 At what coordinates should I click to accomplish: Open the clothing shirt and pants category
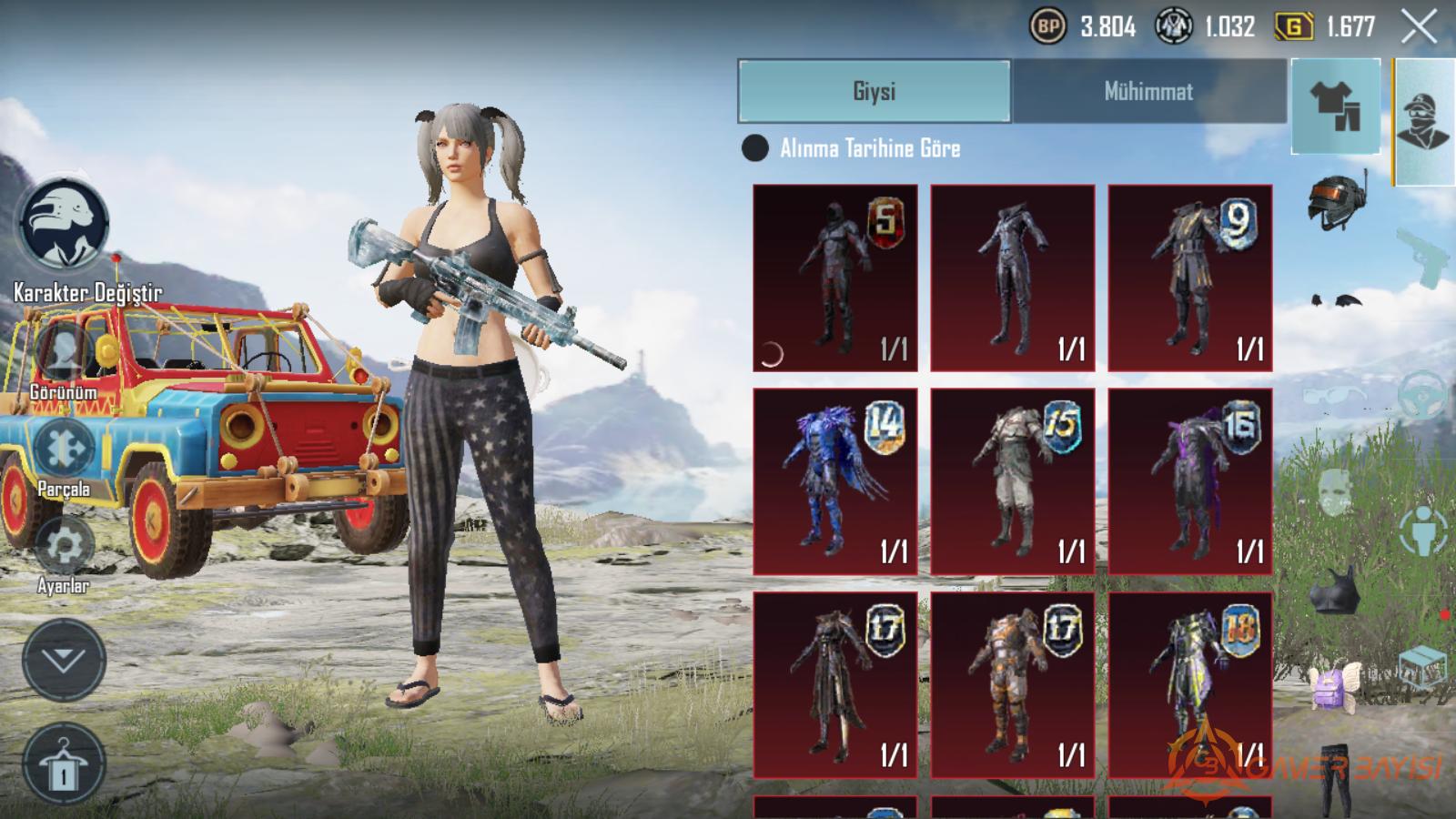click(x=1336, y=106)
